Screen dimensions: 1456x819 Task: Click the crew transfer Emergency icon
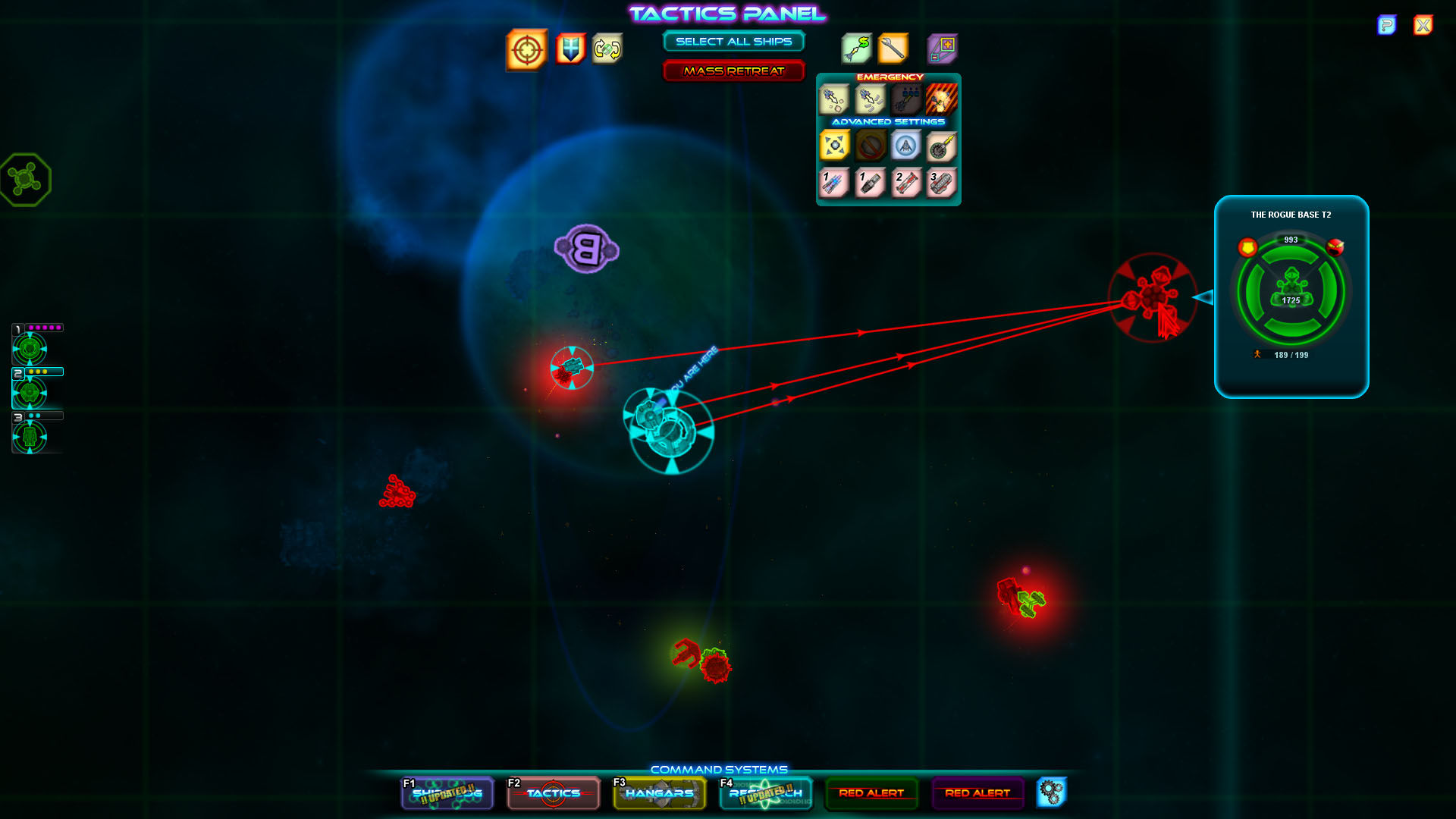coord(906,99)
